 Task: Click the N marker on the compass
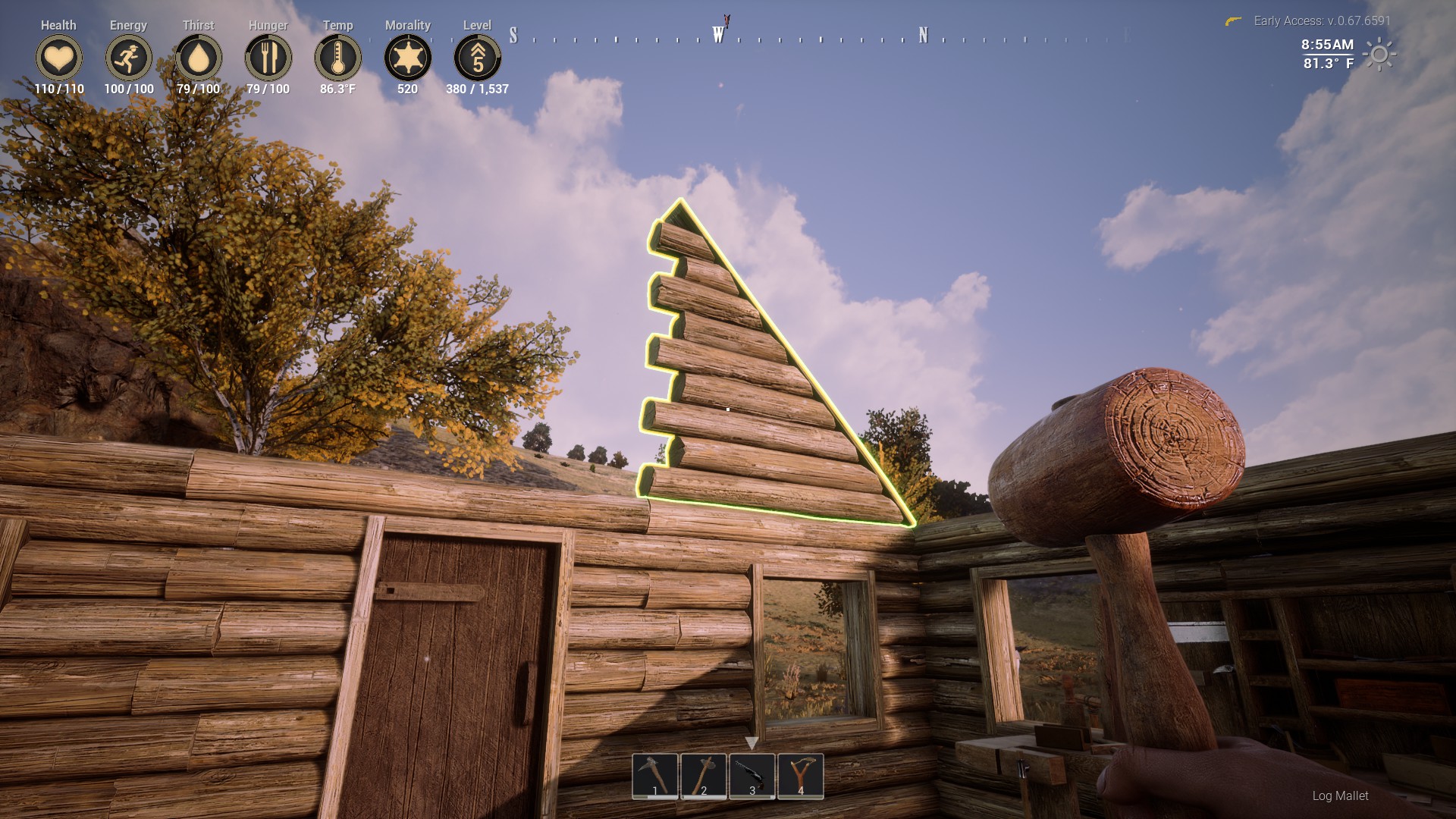(x=921, y=33)
